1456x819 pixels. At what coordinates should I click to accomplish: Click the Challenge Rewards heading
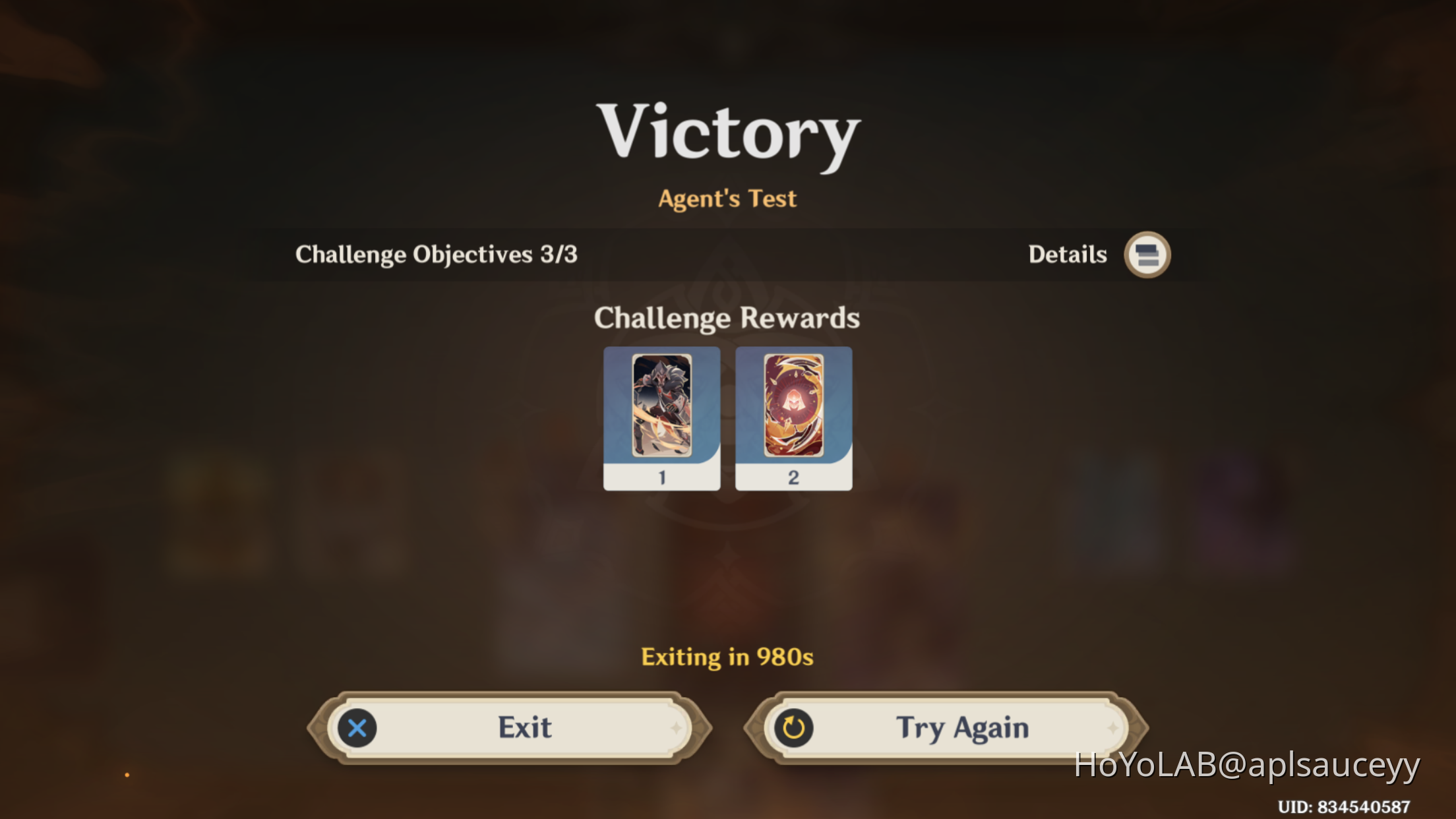click(x=727, y=318)
